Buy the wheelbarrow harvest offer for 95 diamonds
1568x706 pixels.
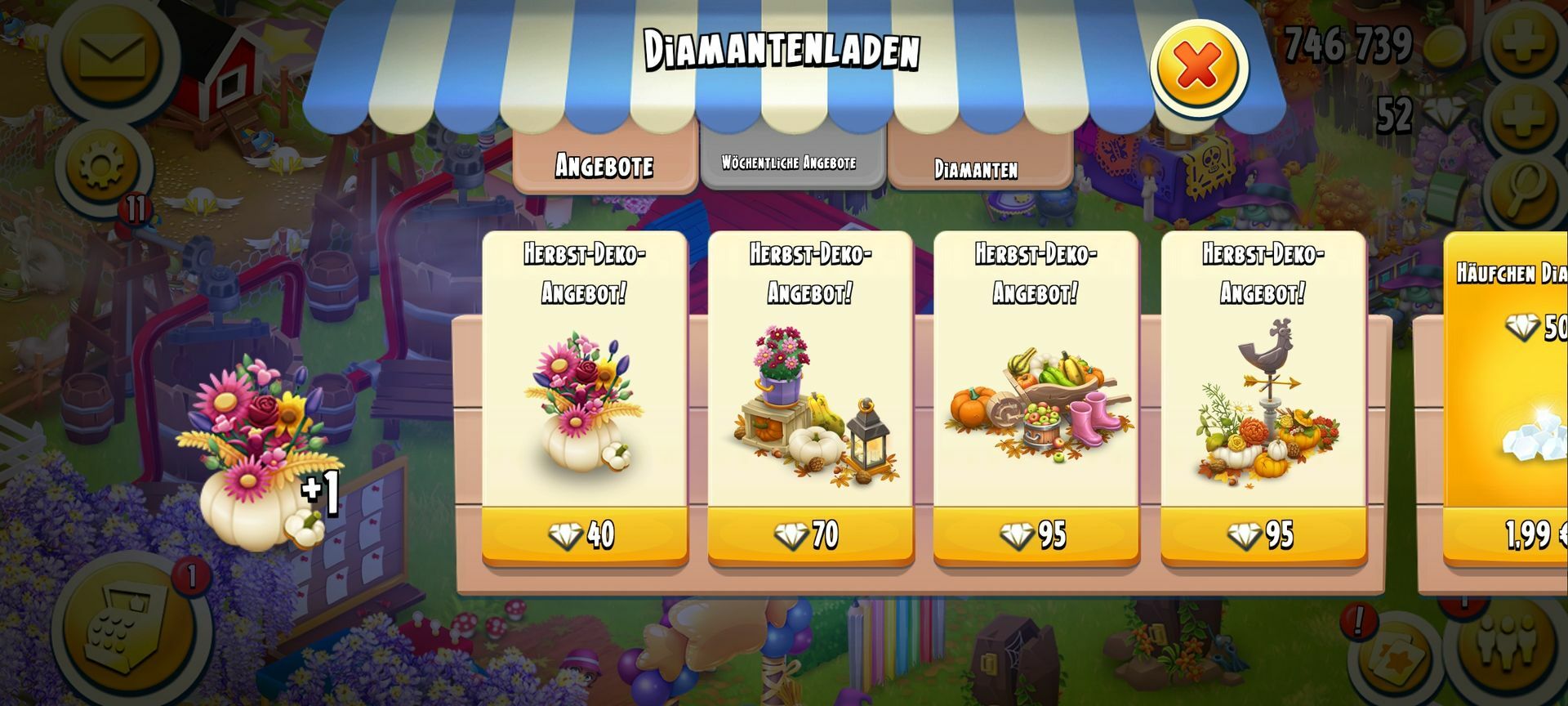pos(1036,535)
